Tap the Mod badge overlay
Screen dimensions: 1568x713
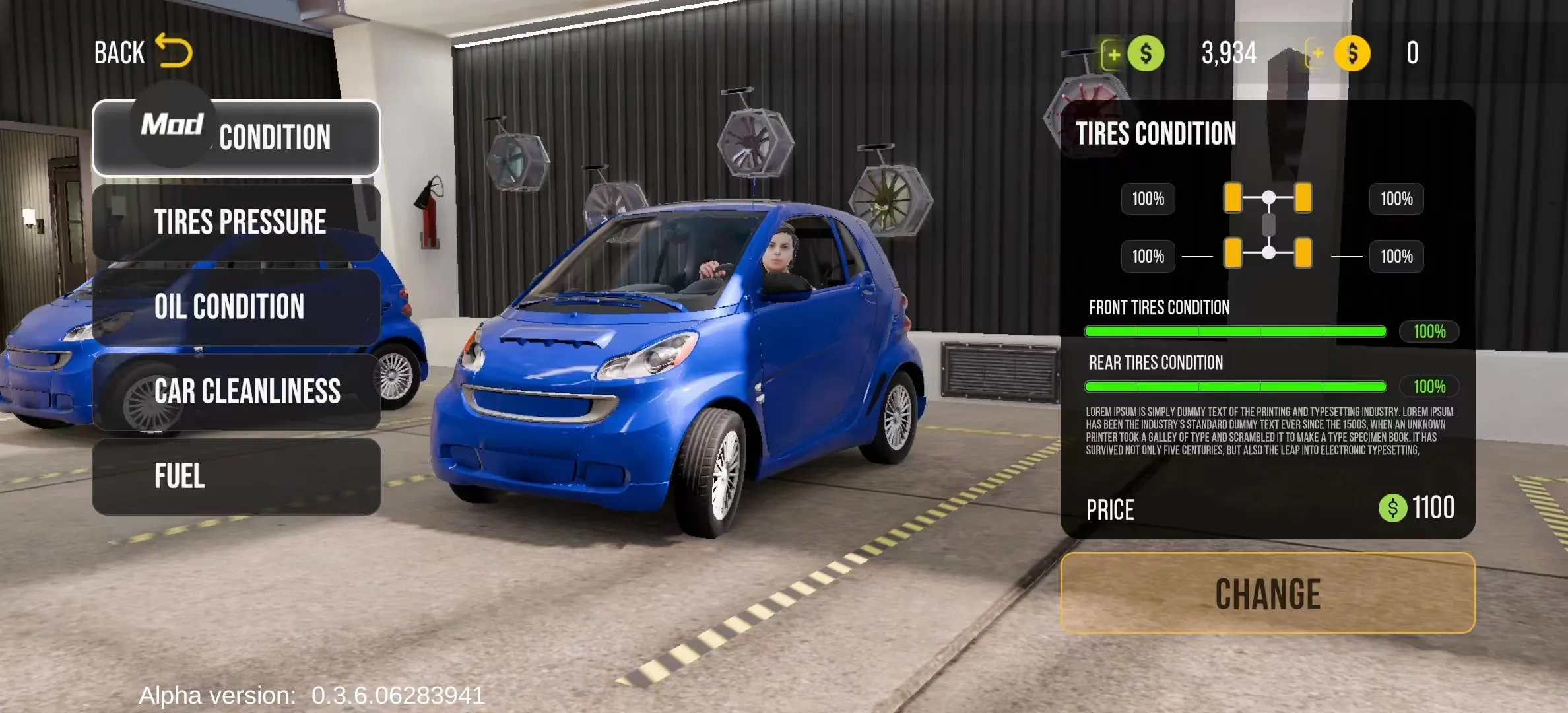pyautogui.click(x=173, y=123)
